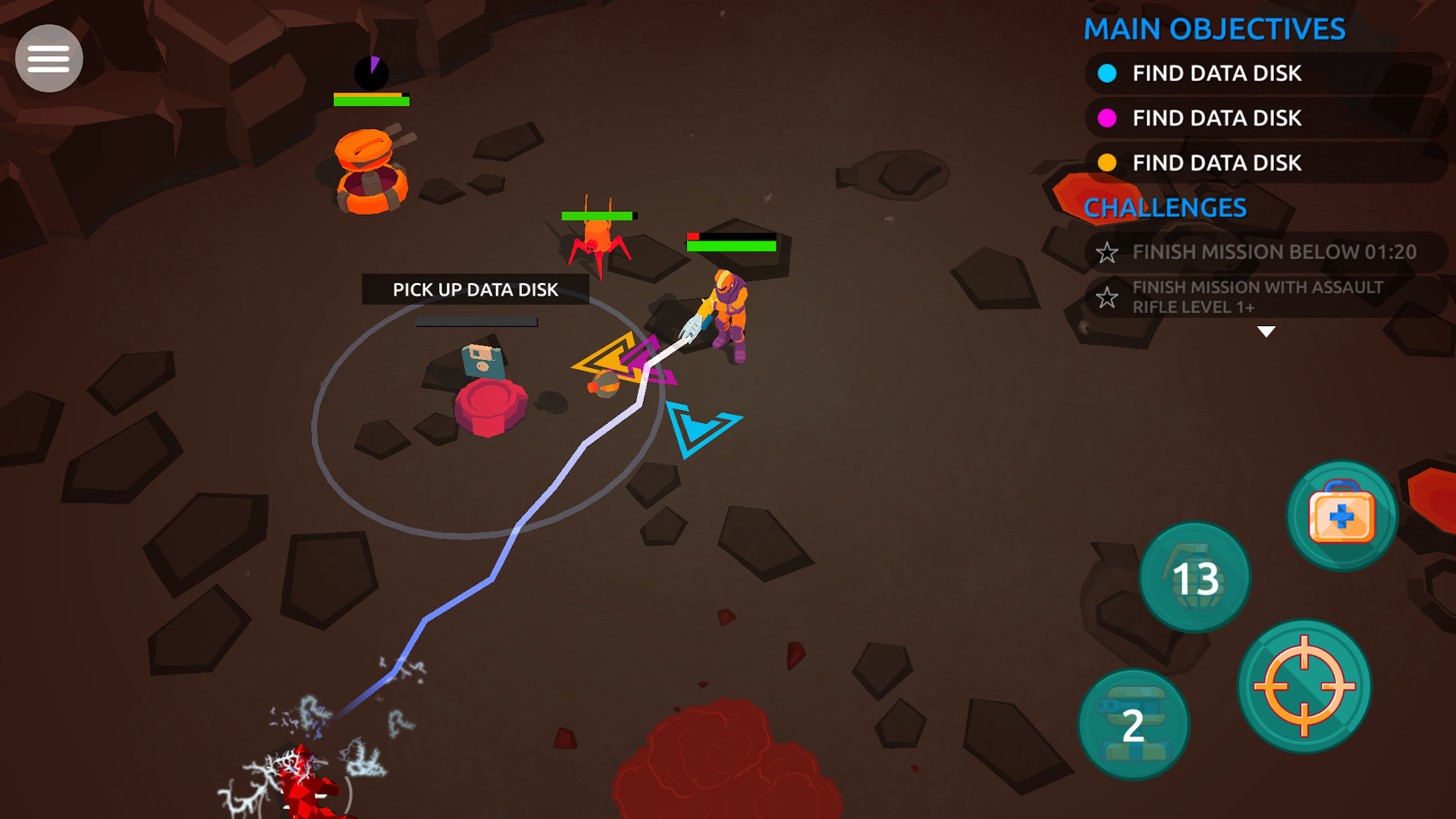Expand the challenges list with the down arrow
Viewport: 1456px width, 819px height.
(1265, 331)
